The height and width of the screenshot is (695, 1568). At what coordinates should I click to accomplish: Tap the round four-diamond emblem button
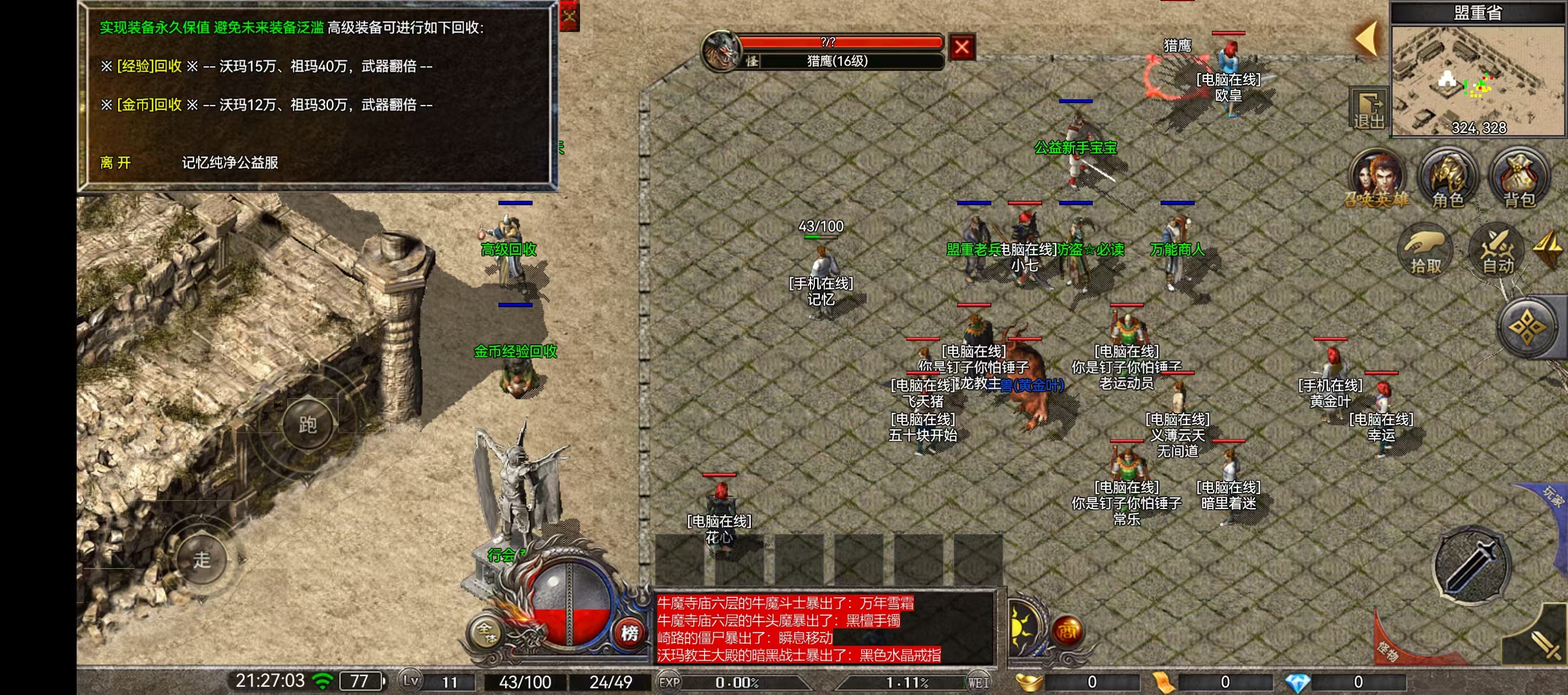[1528, 328]
